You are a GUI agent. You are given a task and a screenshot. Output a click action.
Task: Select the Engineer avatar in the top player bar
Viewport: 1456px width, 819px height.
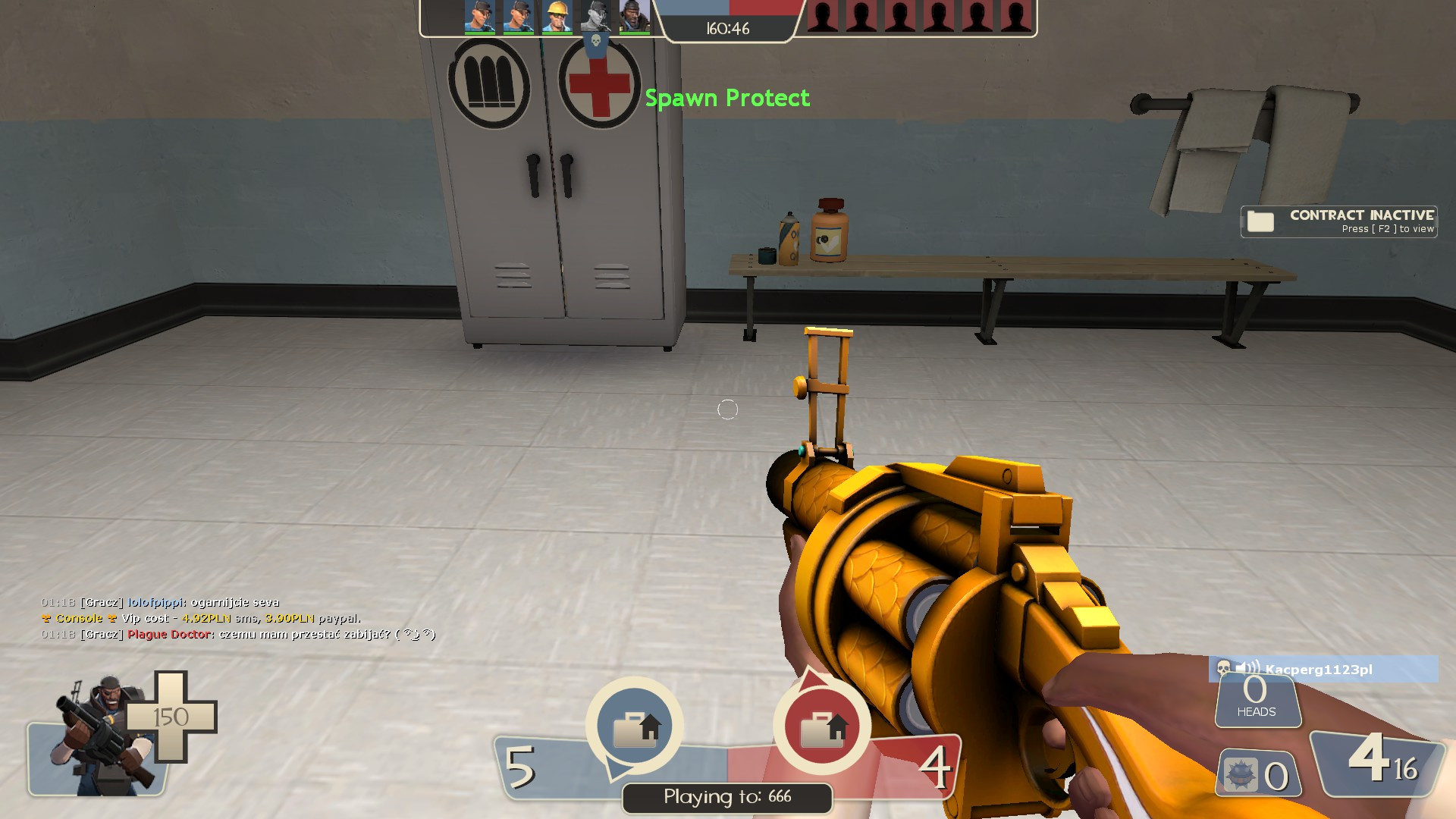(x=557, y=17)
